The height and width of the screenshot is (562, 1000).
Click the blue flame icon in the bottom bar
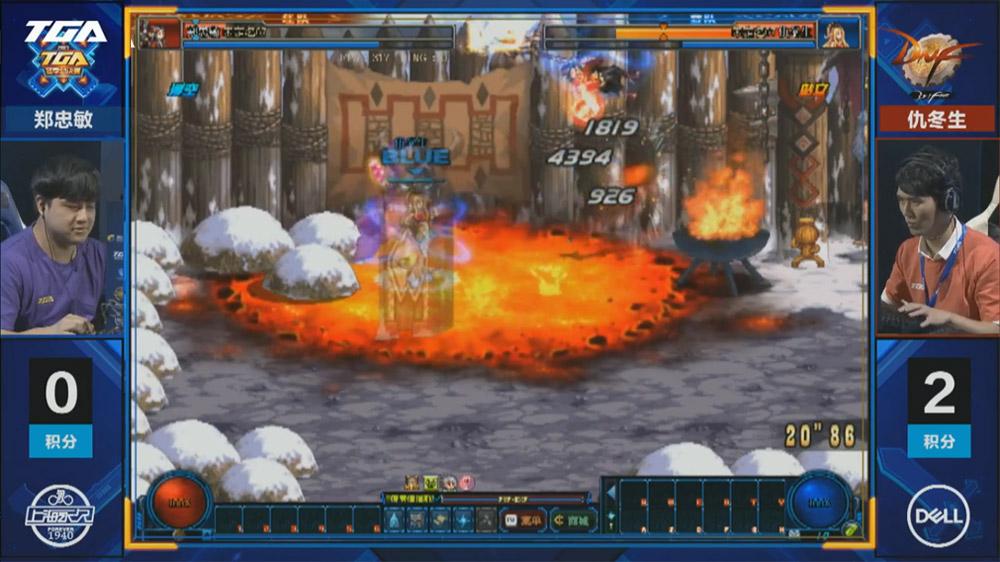point(394,520)
